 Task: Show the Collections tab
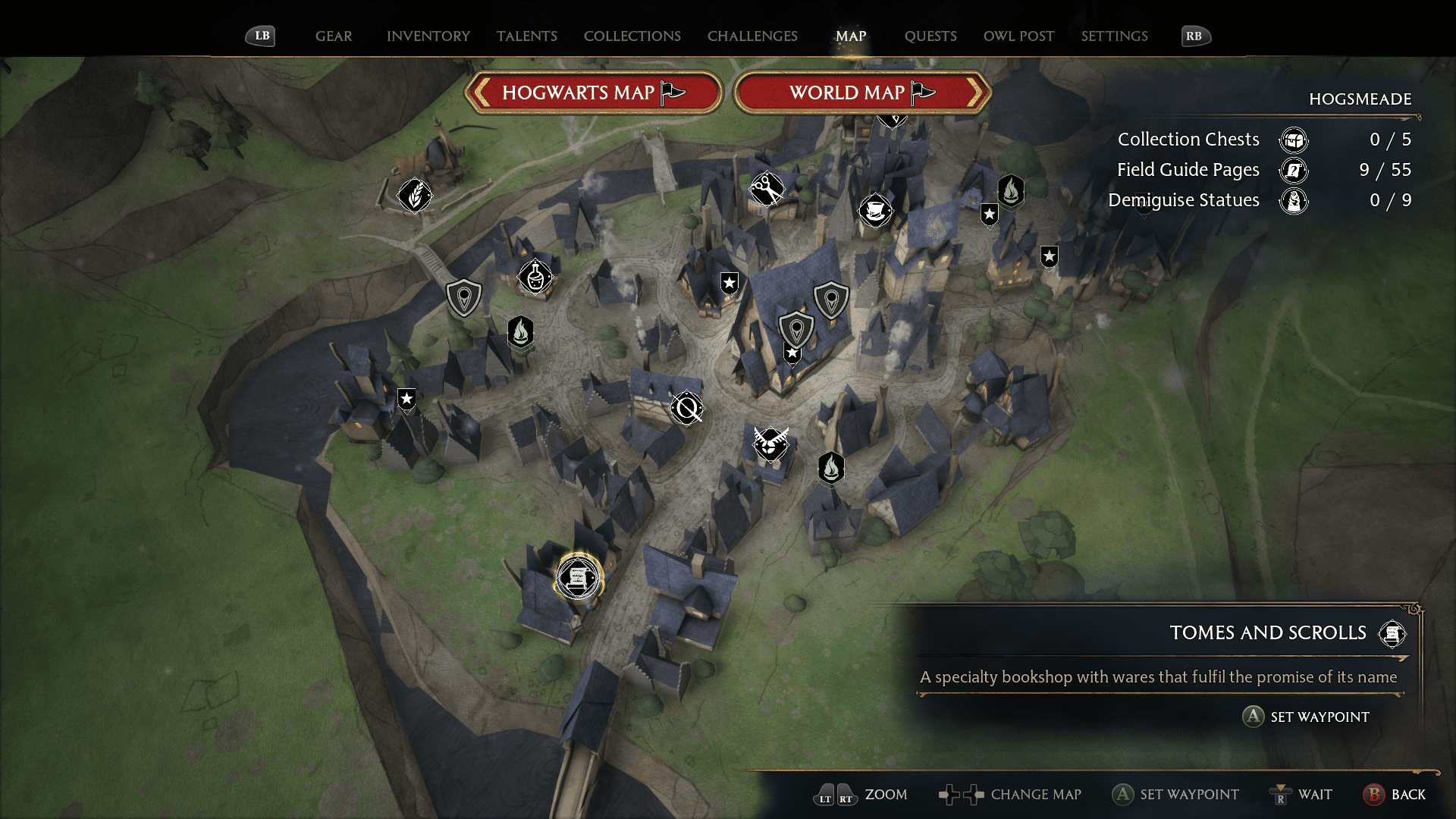[632, 36]
